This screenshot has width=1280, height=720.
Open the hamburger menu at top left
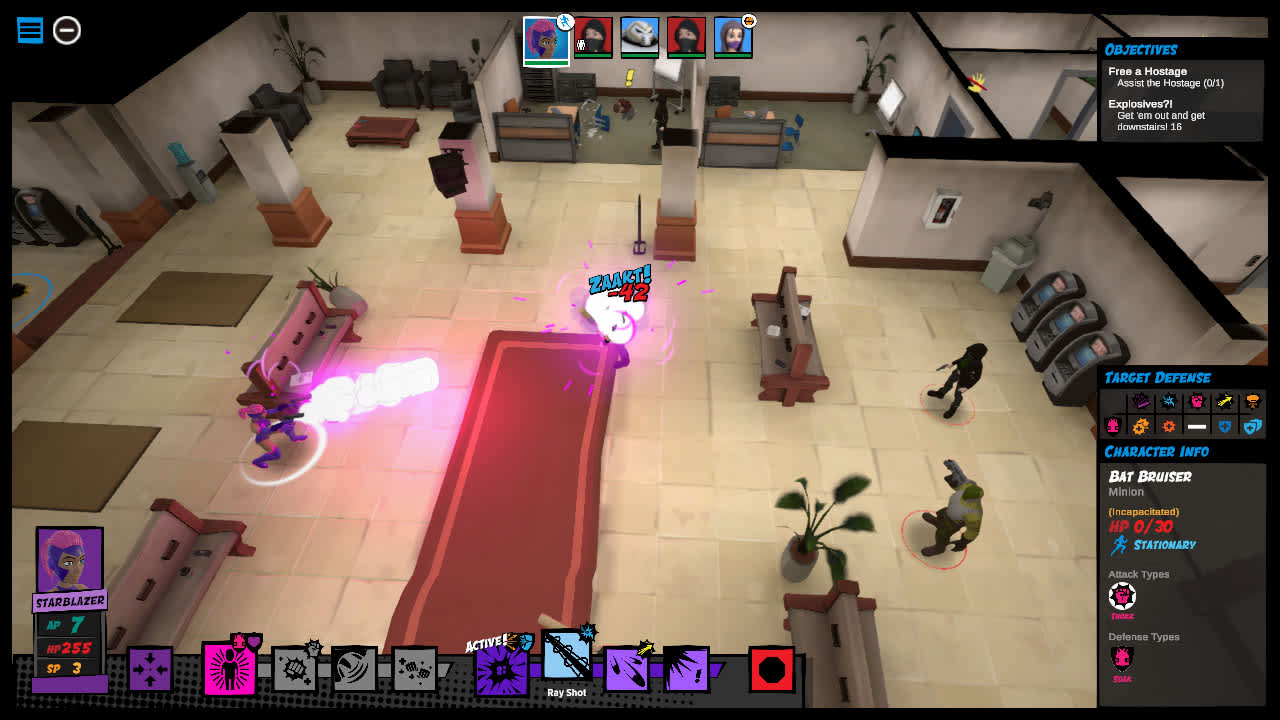tap(29, 30)
